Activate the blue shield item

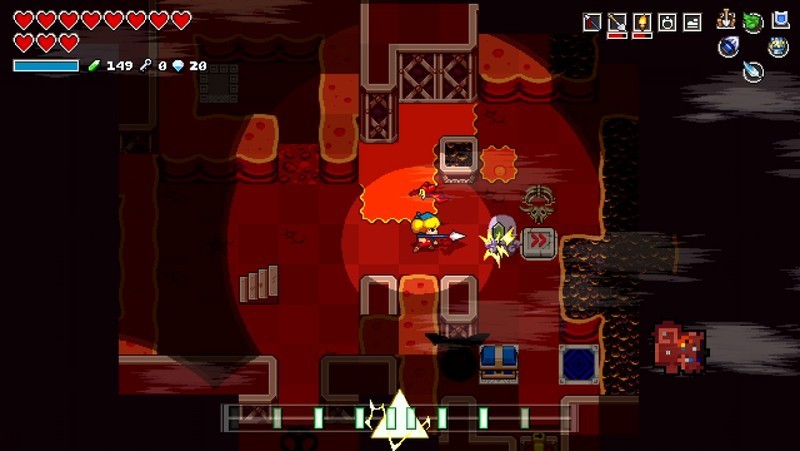click(x=780, y=19)
